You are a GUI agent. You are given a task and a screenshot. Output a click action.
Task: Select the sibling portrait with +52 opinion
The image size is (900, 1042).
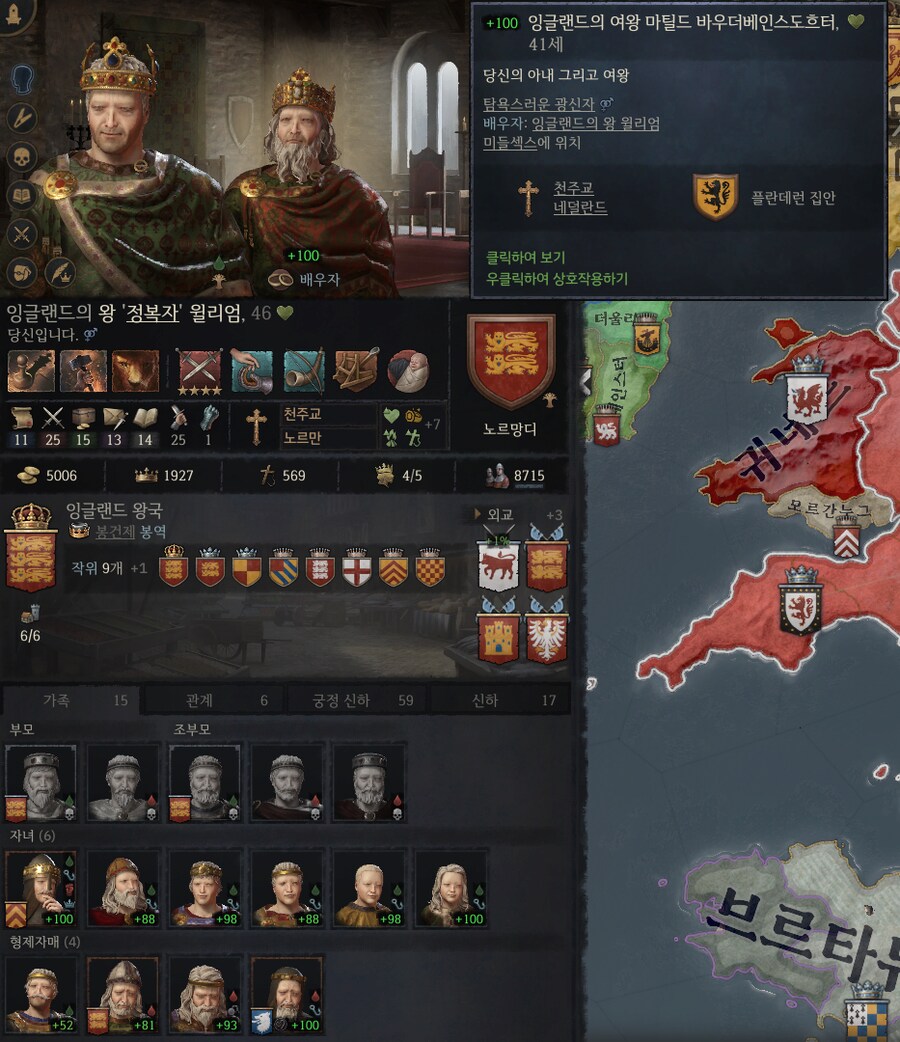(x=41, y=996)
